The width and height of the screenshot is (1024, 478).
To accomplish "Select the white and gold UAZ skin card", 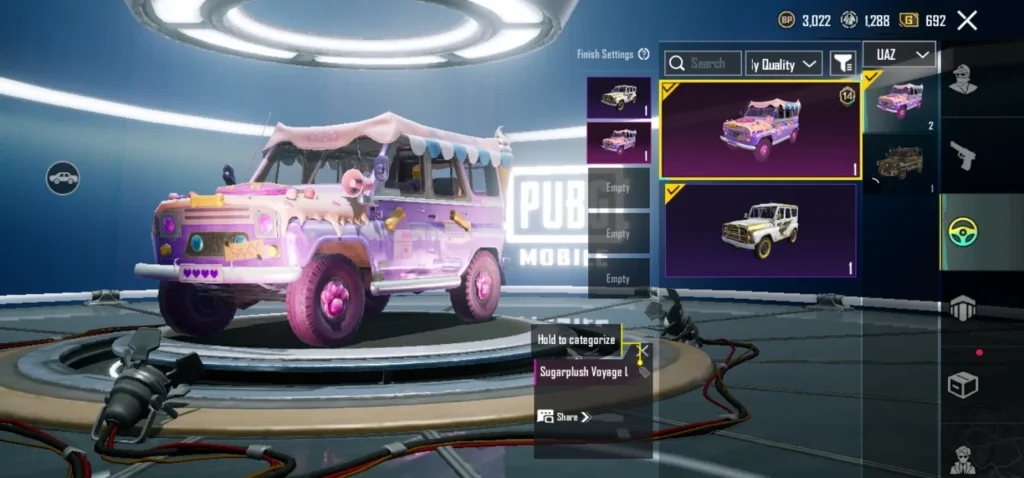I will pyautogui.click(x=759, y=230).
